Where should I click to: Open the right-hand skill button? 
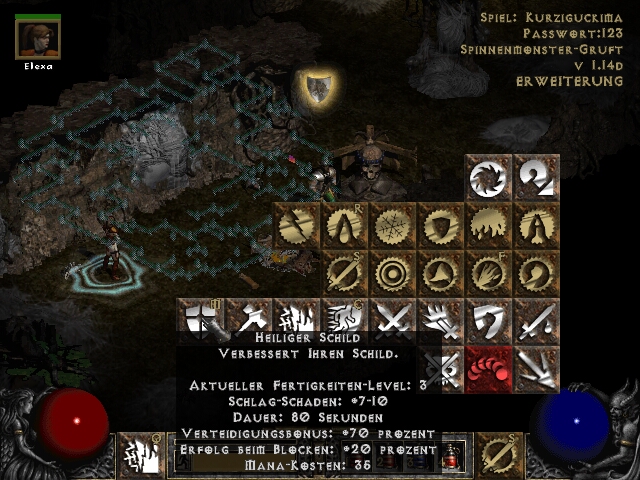click(x=498, y=455)
